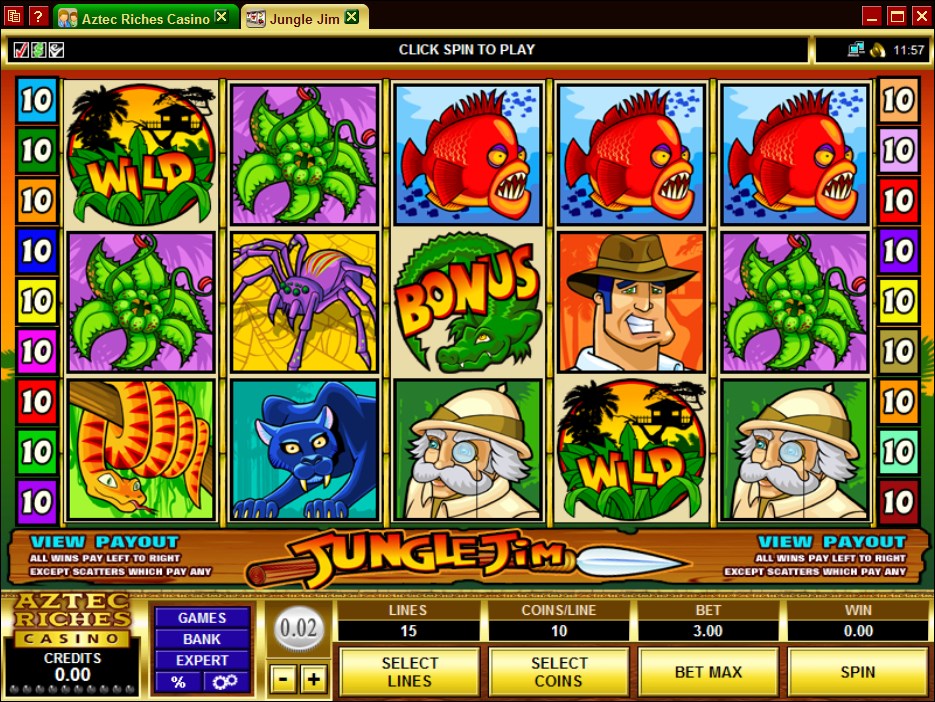Choose the Select Coins button
935x702 pixels.
coord(558,672)
